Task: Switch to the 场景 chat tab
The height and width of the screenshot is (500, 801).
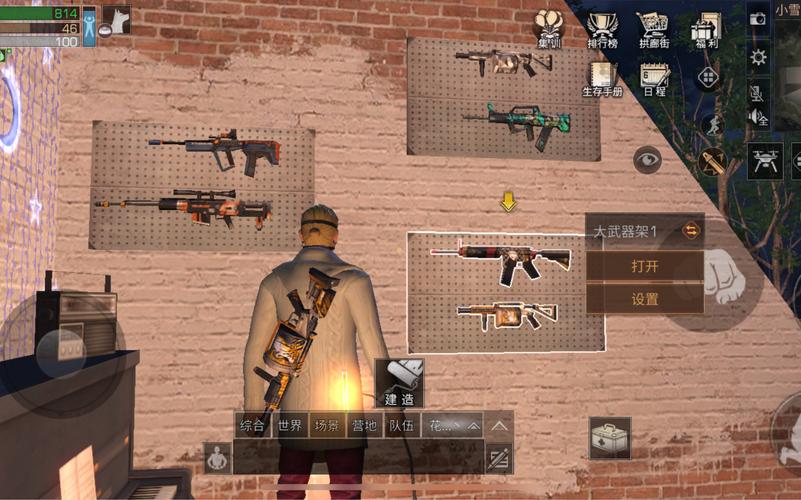Action: pyautogui.click(x=327, y=426)
